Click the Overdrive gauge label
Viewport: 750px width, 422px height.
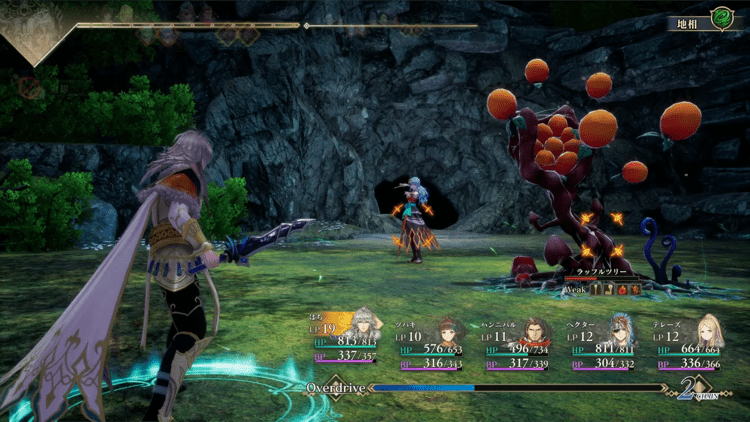(x=332, y=386)
